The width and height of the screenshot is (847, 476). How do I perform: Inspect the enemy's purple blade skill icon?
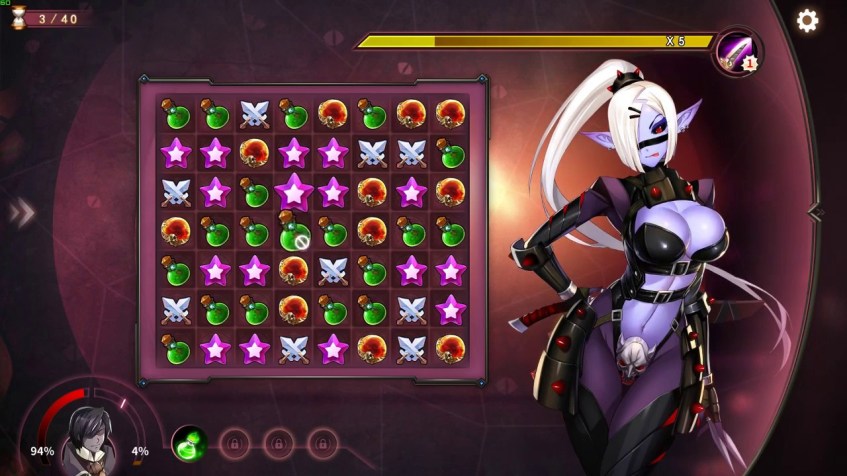(x=736, y=51)
